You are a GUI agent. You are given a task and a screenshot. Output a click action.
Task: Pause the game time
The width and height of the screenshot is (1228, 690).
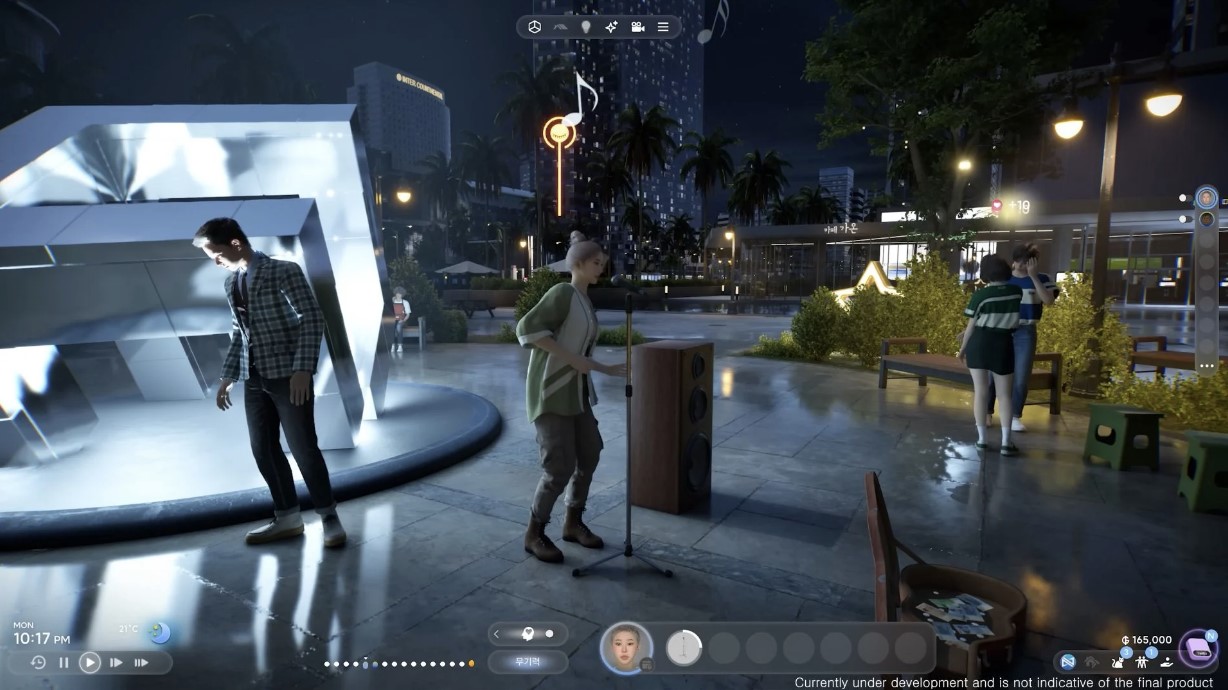click(x=64, y=662)
